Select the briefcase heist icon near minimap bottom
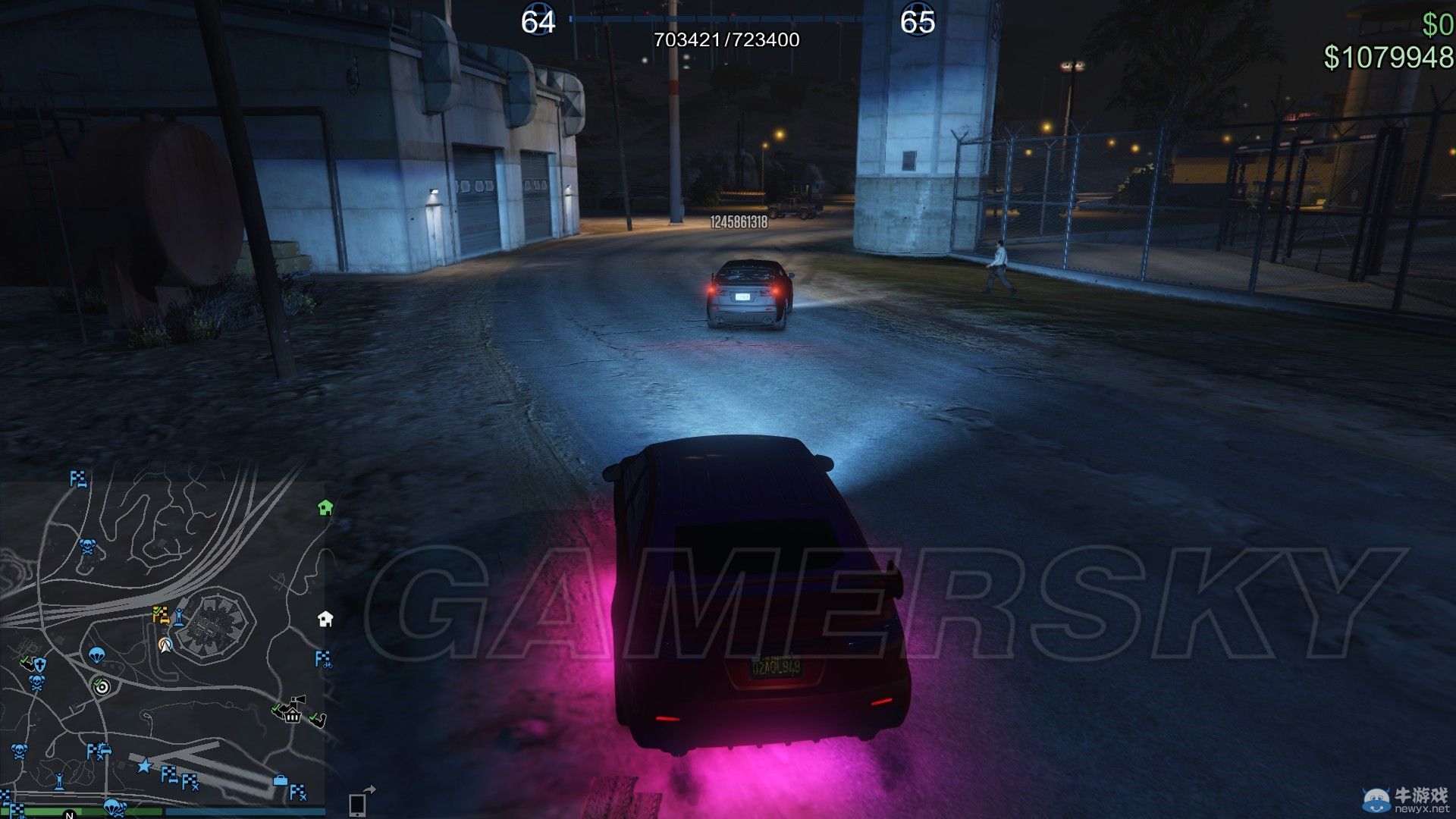 (x=279, y=780)
